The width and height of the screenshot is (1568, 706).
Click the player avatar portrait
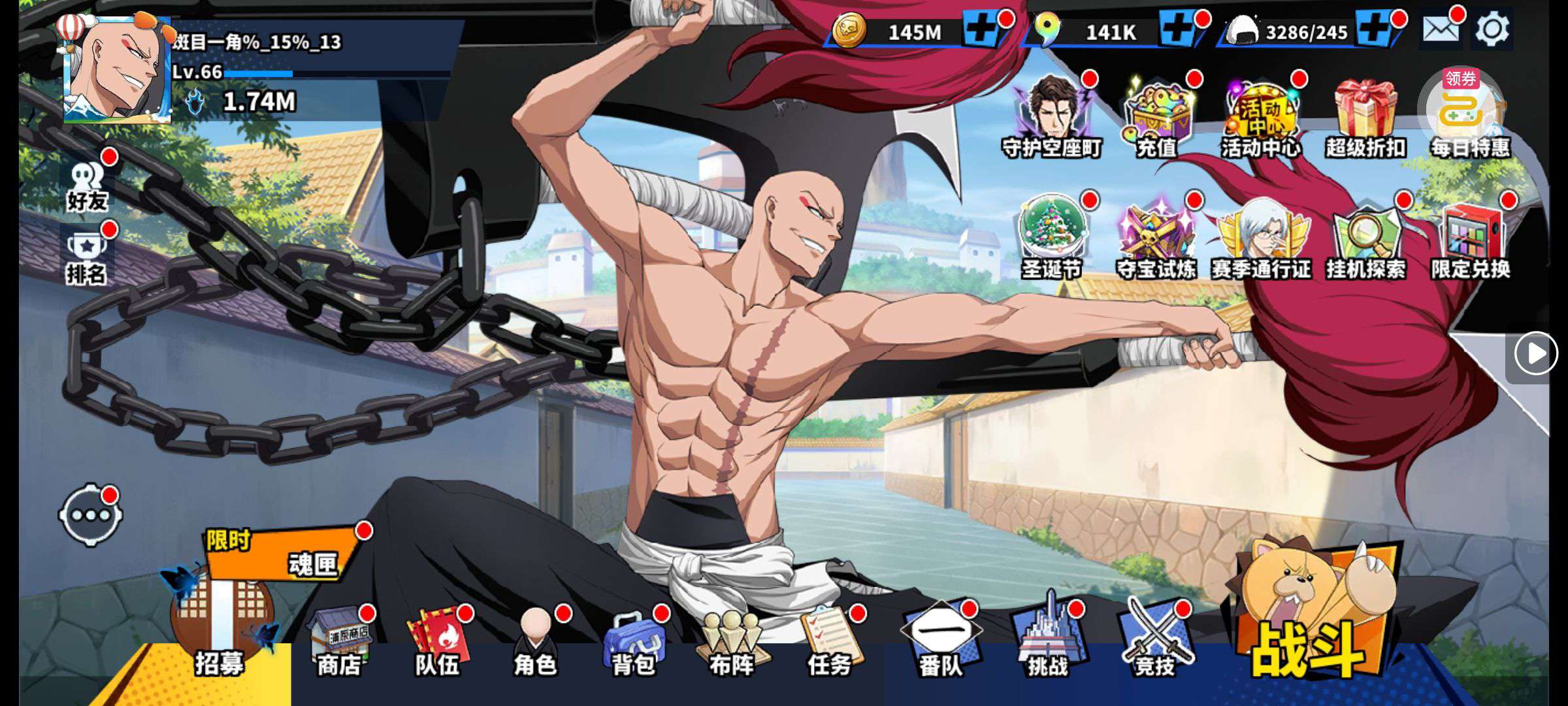point(118,71)
